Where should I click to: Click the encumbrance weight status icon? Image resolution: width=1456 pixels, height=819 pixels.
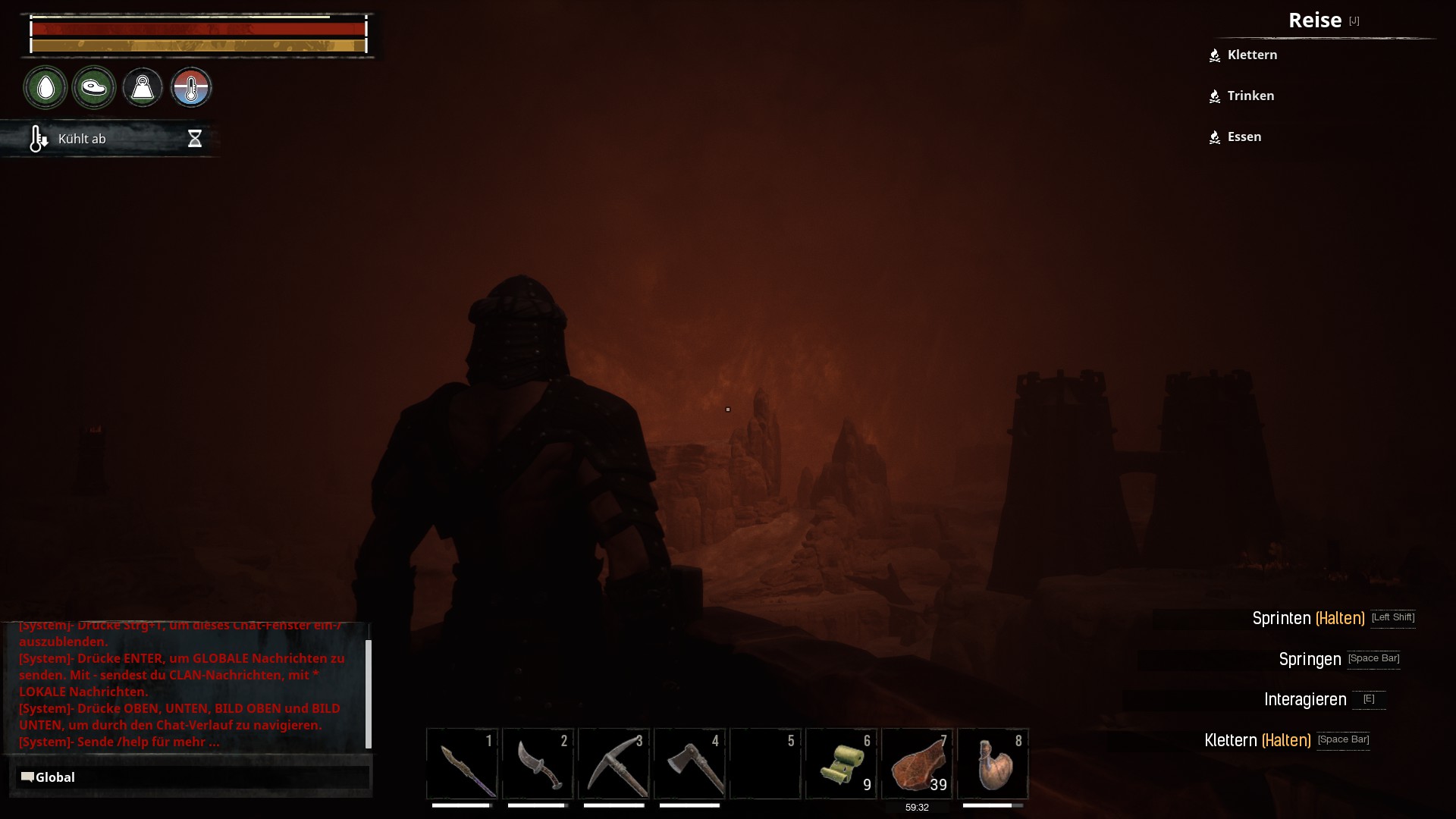coord(143,88)
